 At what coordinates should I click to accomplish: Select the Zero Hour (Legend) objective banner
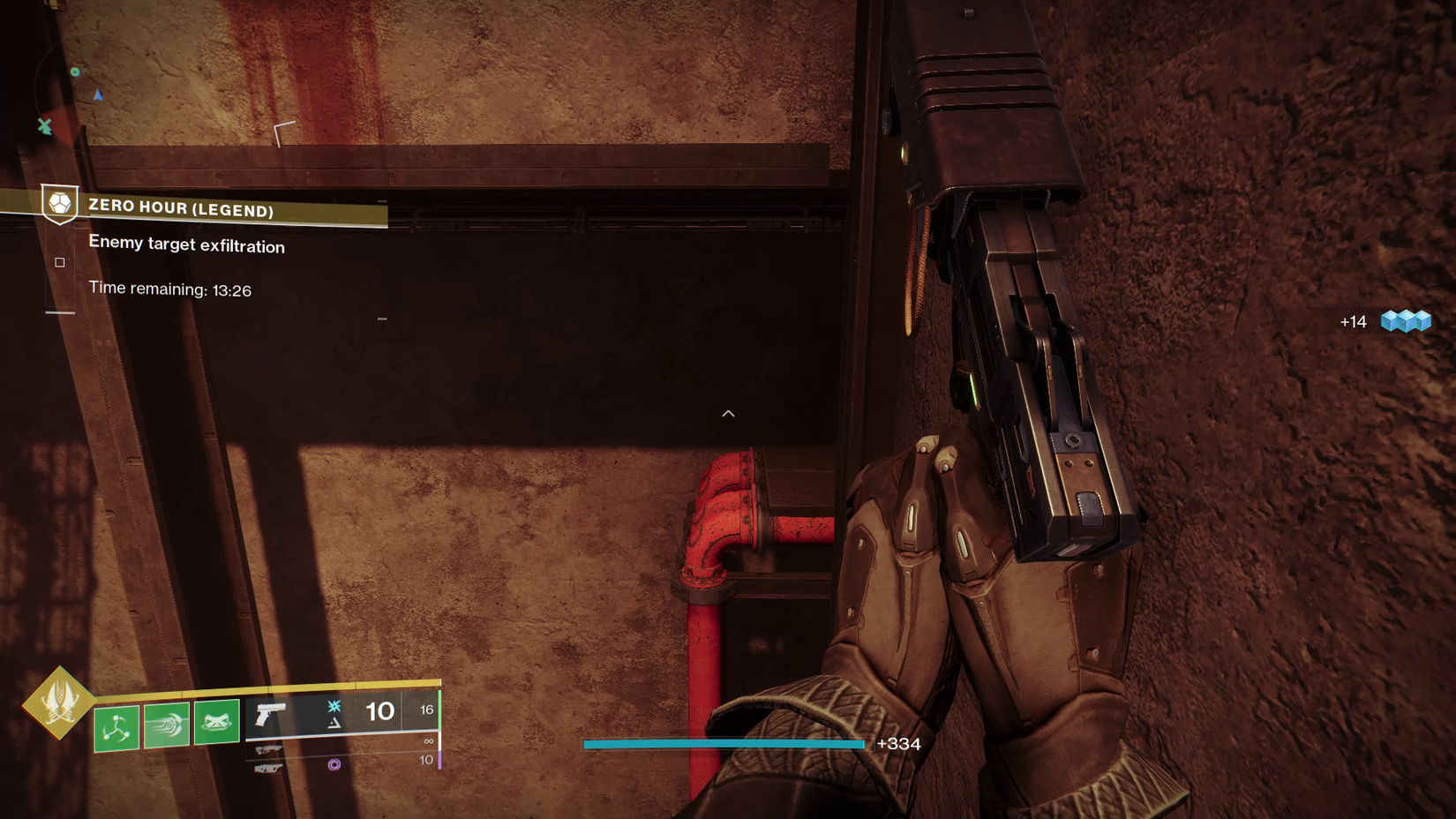[x=212, y=208]
